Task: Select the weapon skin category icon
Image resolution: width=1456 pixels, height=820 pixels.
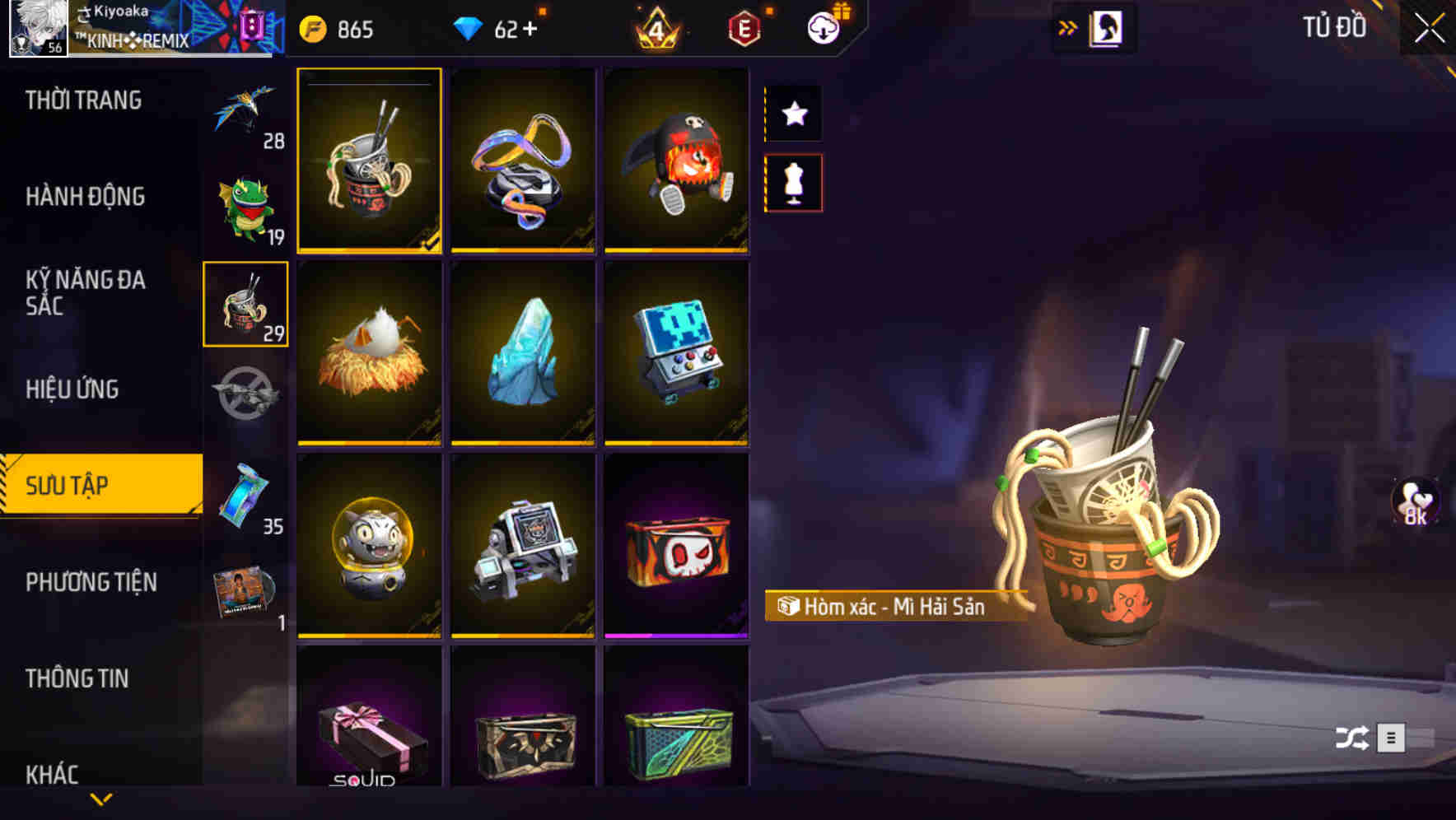Action: pyautogui.click(x=244, y=395)
